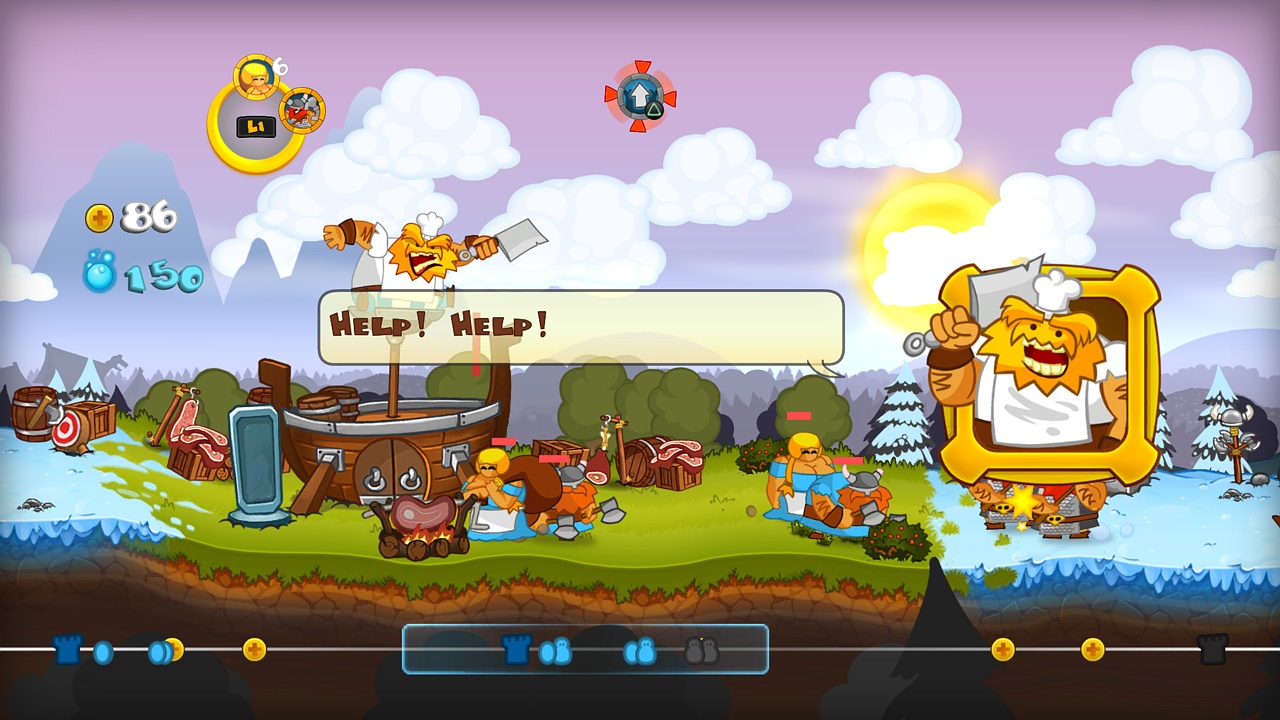Select the Viking girl portrait on the selection wheel
Image resolution: width=1280 pixels, height=720 pixels.
coord(255,77)
